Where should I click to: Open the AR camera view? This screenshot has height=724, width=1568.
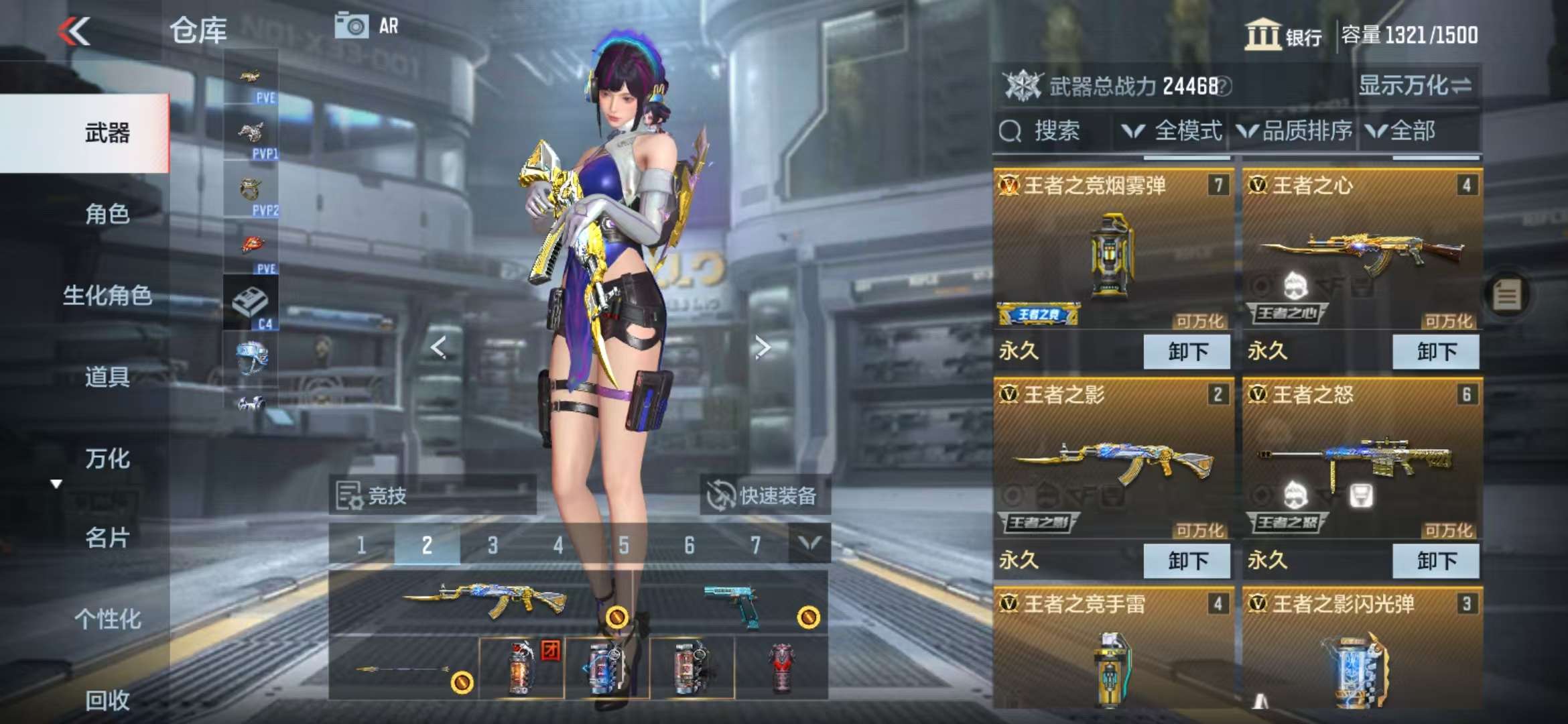coord(367,27)
